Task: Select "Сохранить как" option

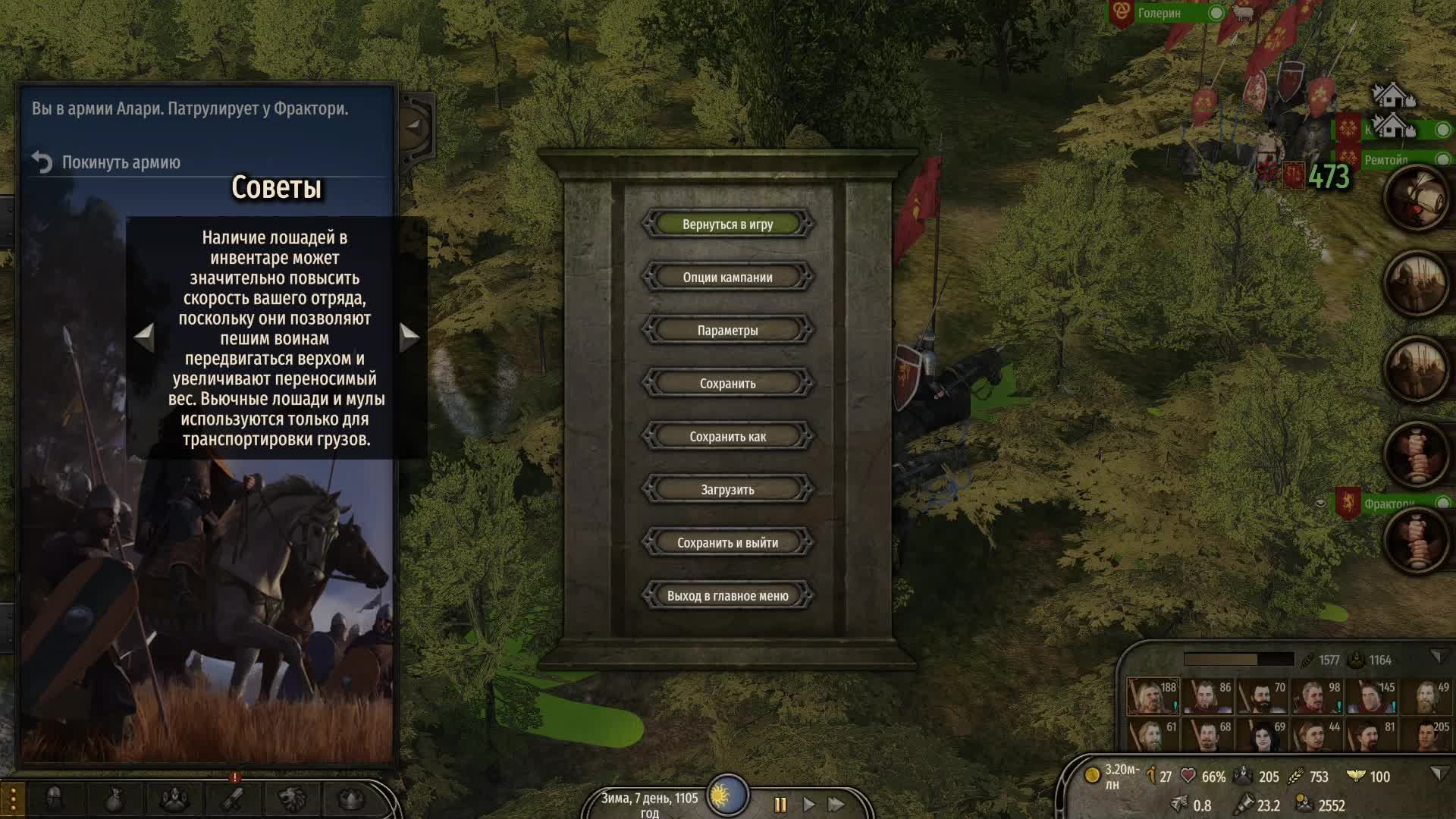Action: click(727, 437)
